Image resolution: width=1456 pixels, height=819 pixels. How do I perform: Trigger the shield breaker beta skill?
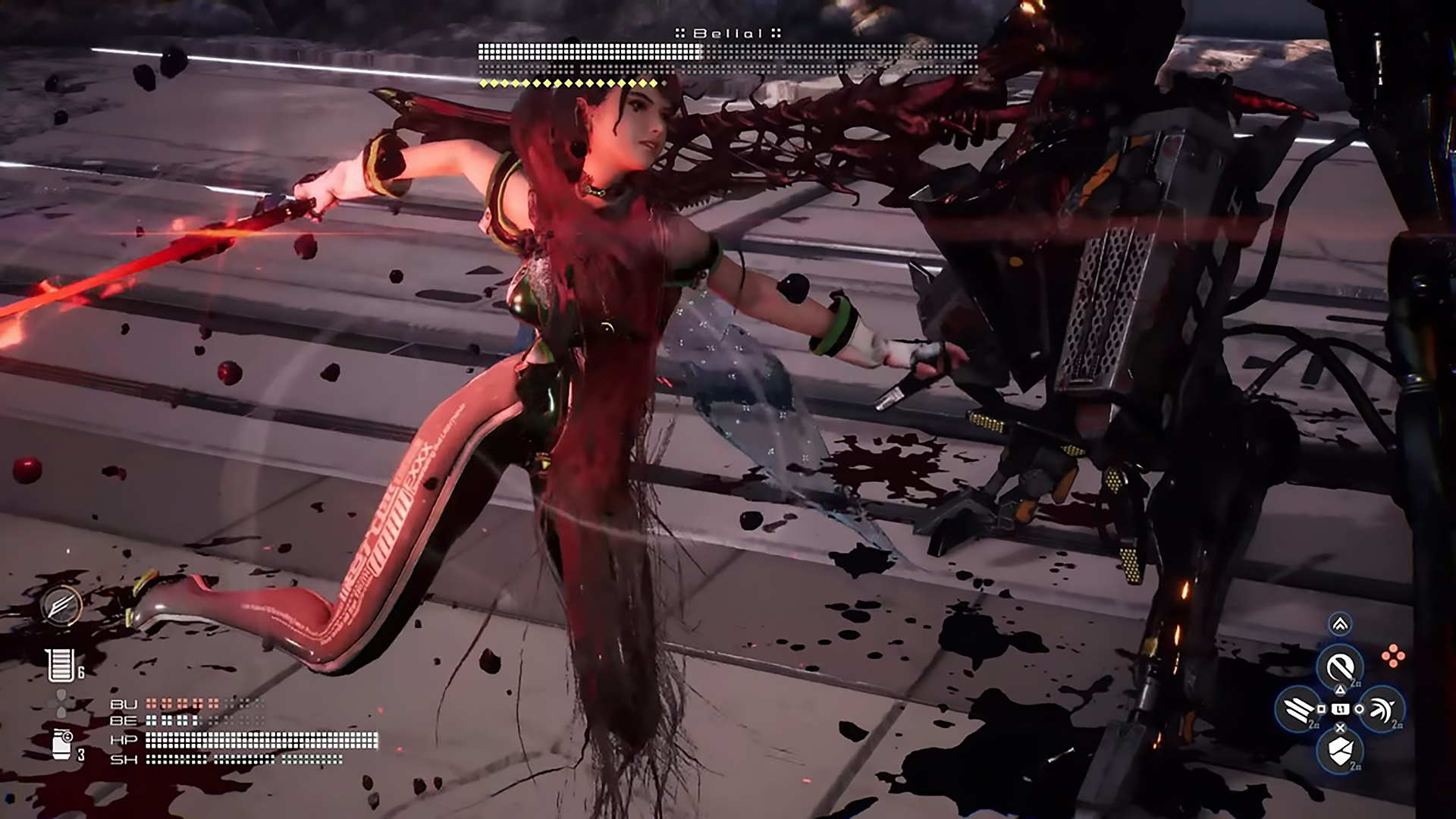pos(1340,751)
